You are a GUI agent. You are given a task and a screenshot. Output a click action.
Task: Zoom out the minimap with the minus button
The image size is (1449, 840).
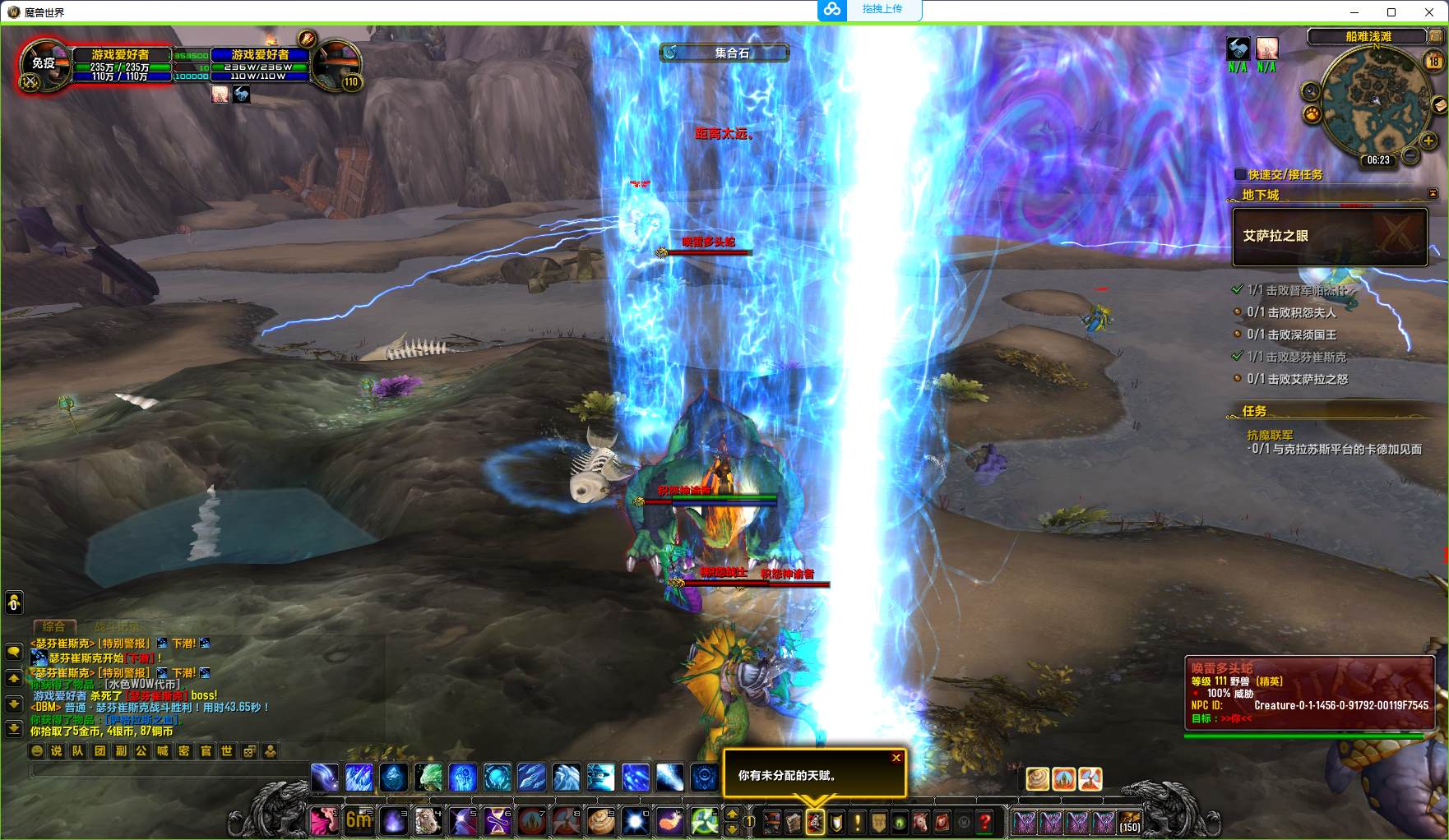point(1410,155)
